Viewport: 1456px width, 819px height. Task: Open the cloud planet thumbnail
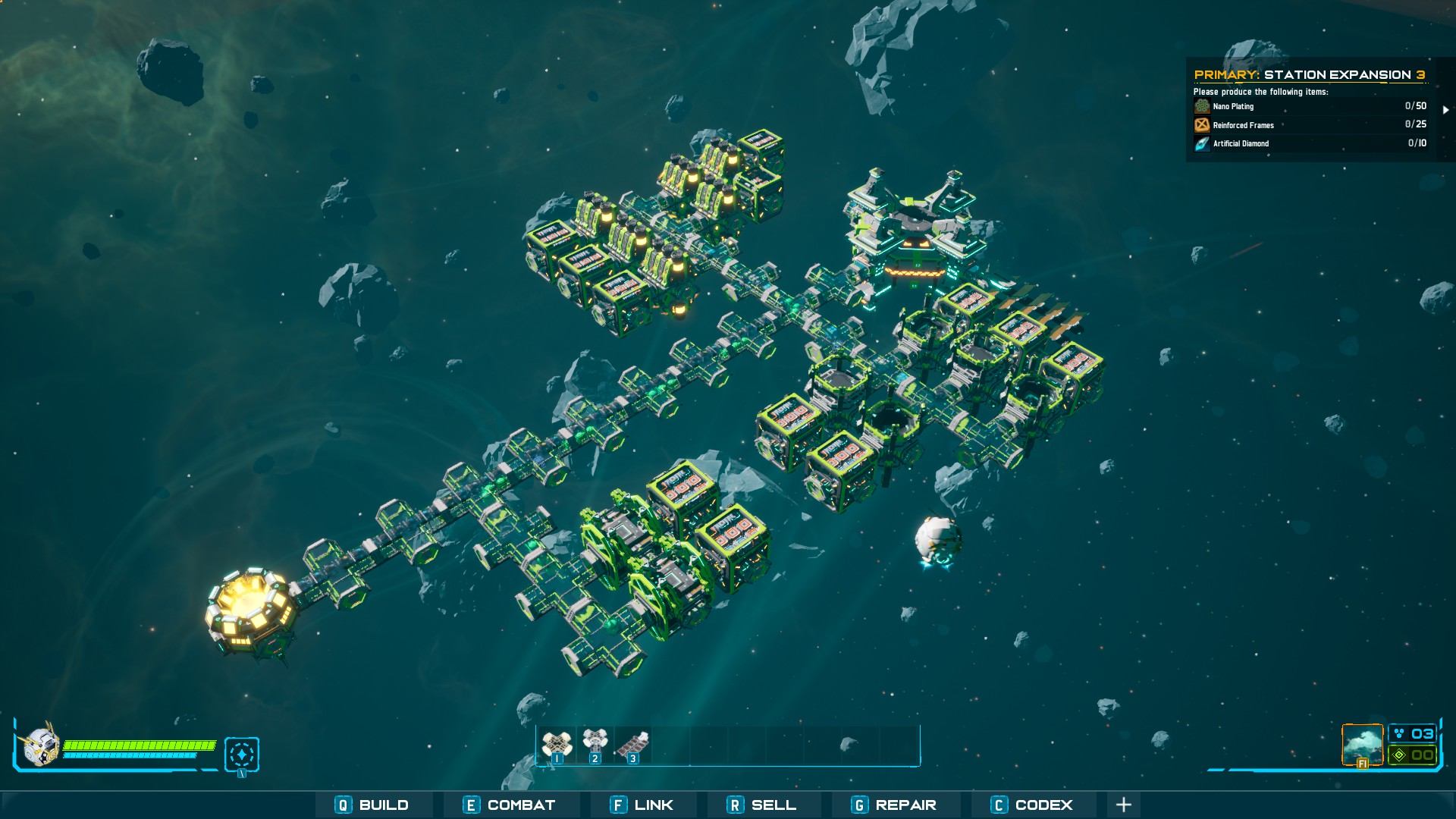[x=1362, y=745]
